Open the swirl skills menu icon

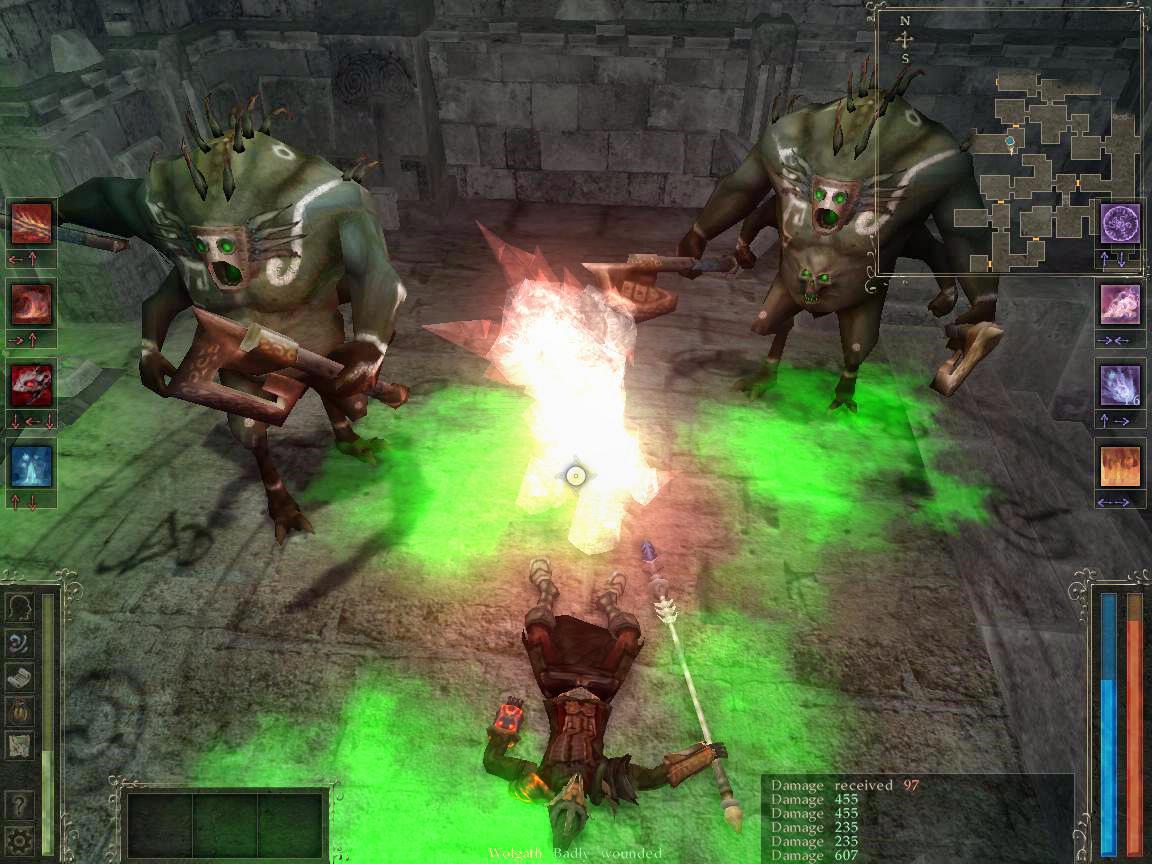coord(19,643)
